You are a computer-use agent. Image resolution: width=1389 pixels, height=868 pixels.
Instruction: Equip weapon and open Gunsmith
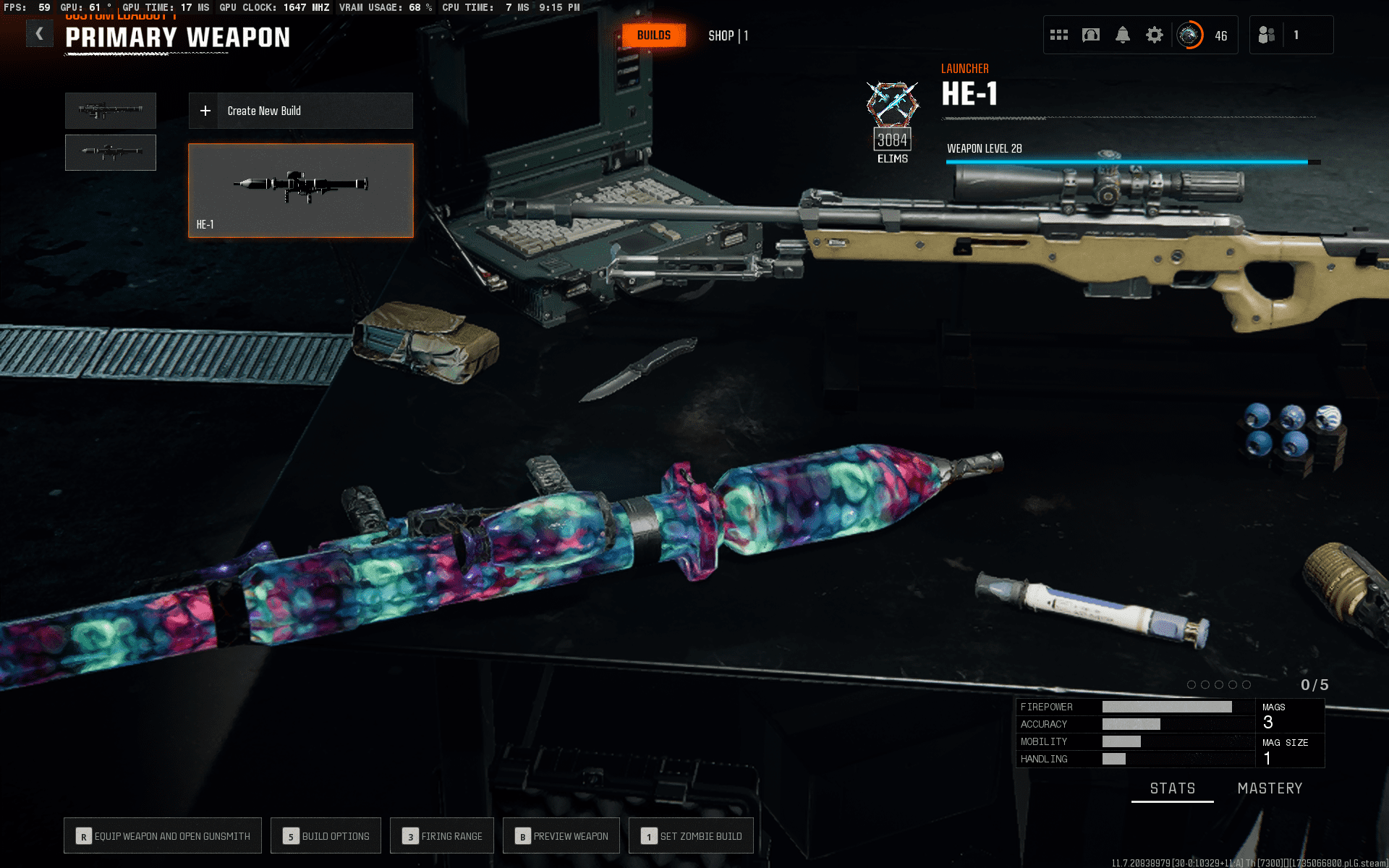(x=163, y=836)
